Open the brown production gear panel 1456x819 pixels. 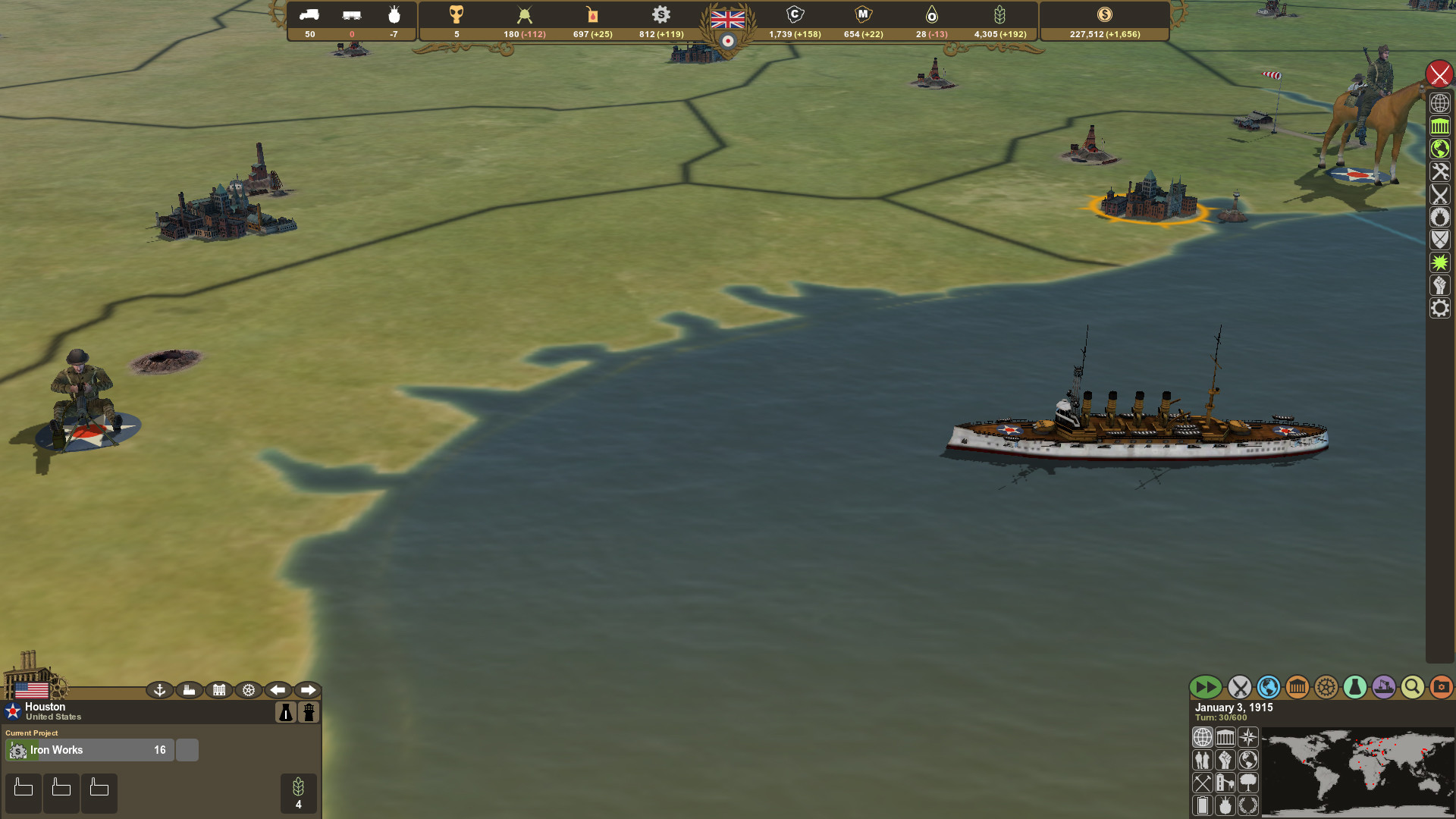1326,687
